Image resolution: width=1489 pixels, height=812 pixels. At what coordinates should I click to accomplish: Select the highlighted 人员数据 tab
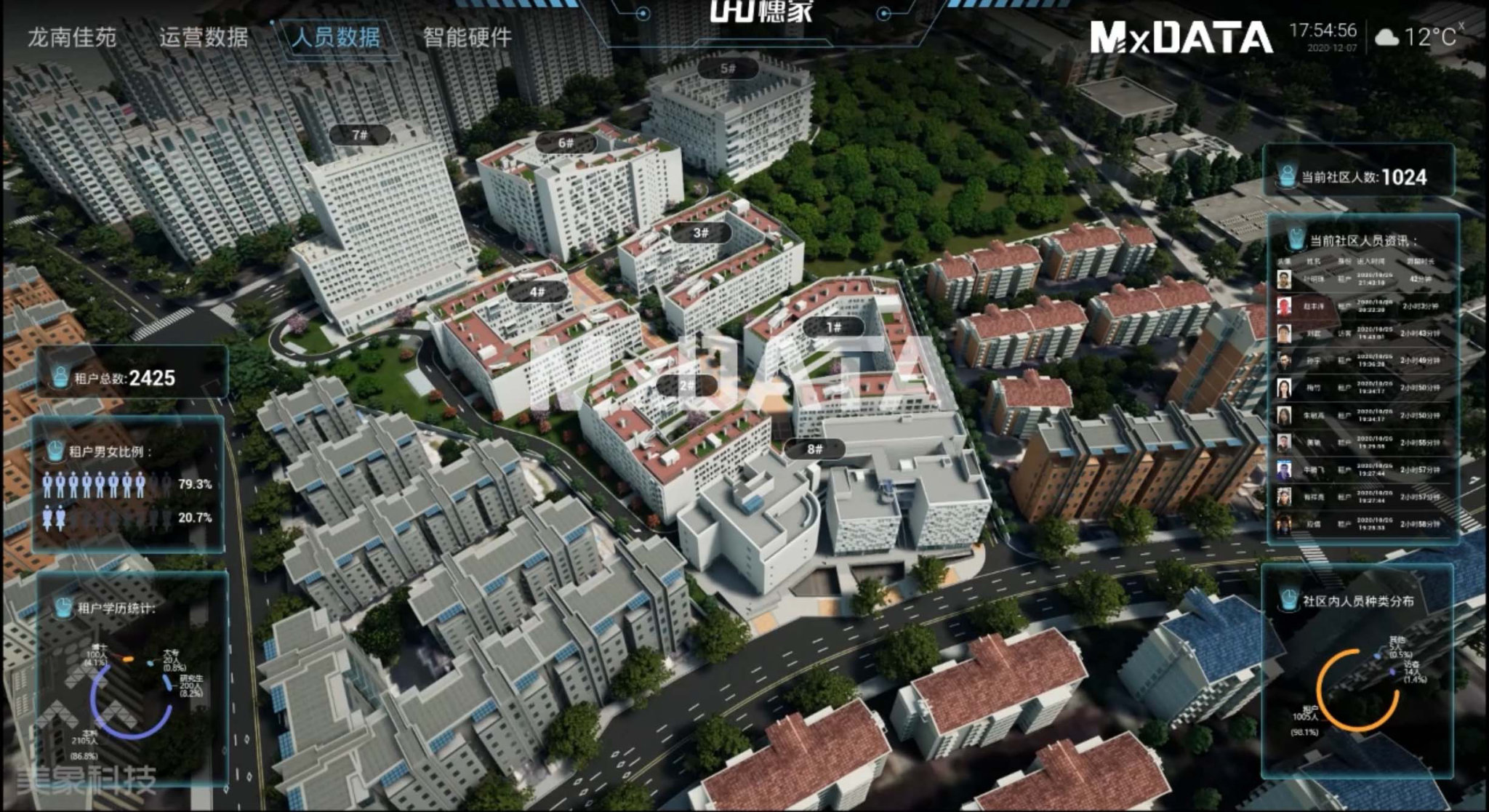(335, 37)
